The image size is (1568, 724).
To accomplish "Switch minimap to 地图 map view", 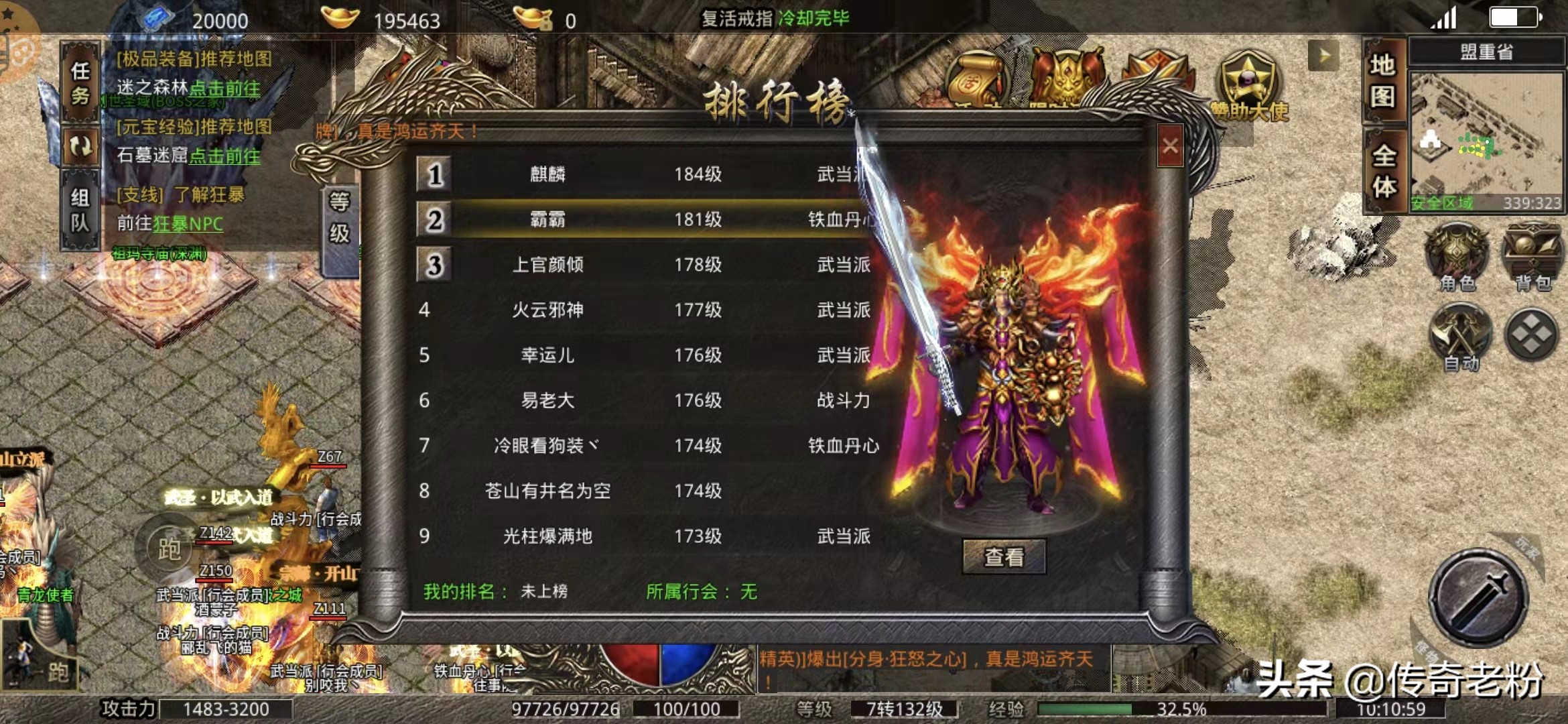I will click(x=1384, y=84).
